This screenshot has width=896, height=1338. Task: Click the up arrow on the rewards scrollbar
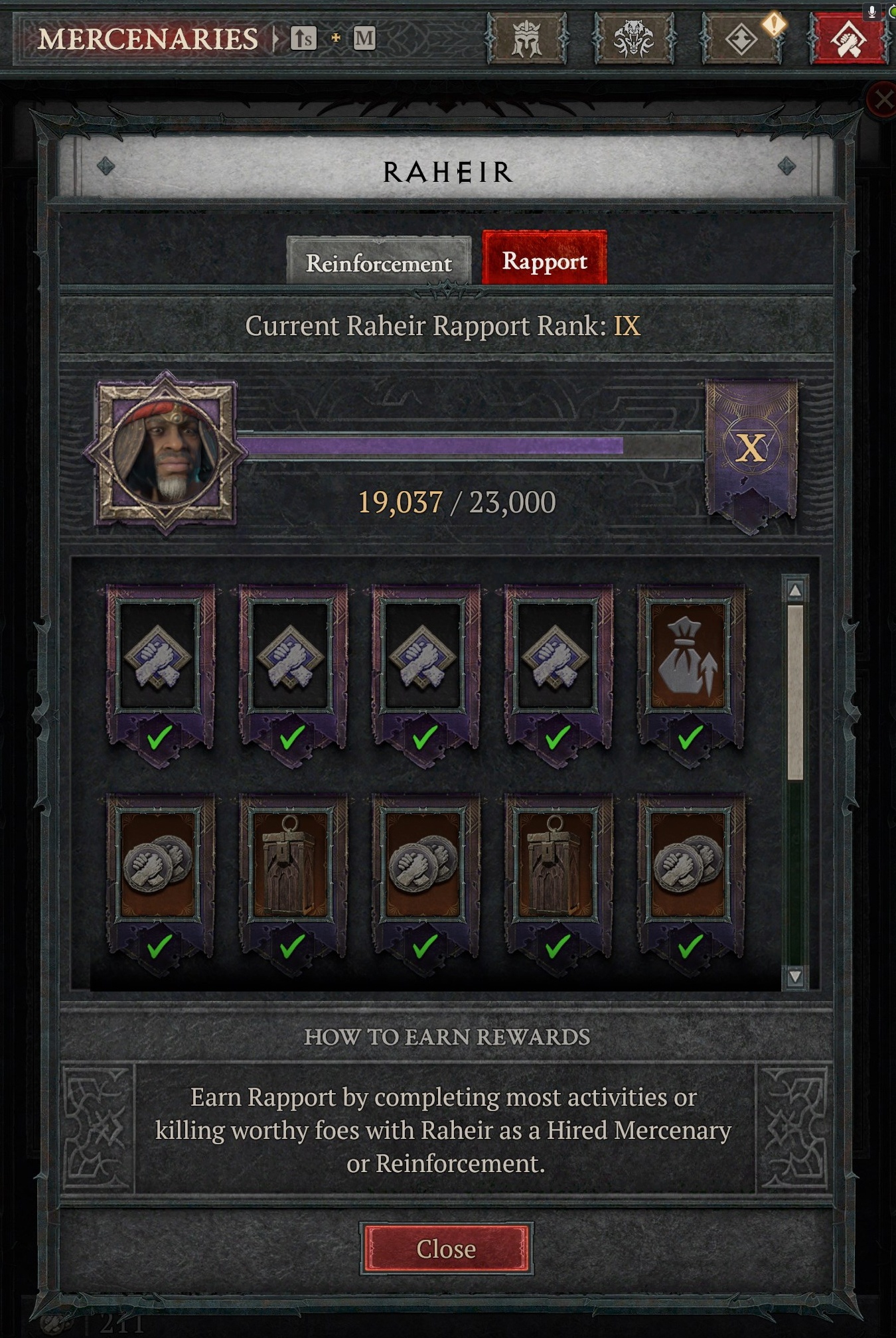tap(794, 589)
